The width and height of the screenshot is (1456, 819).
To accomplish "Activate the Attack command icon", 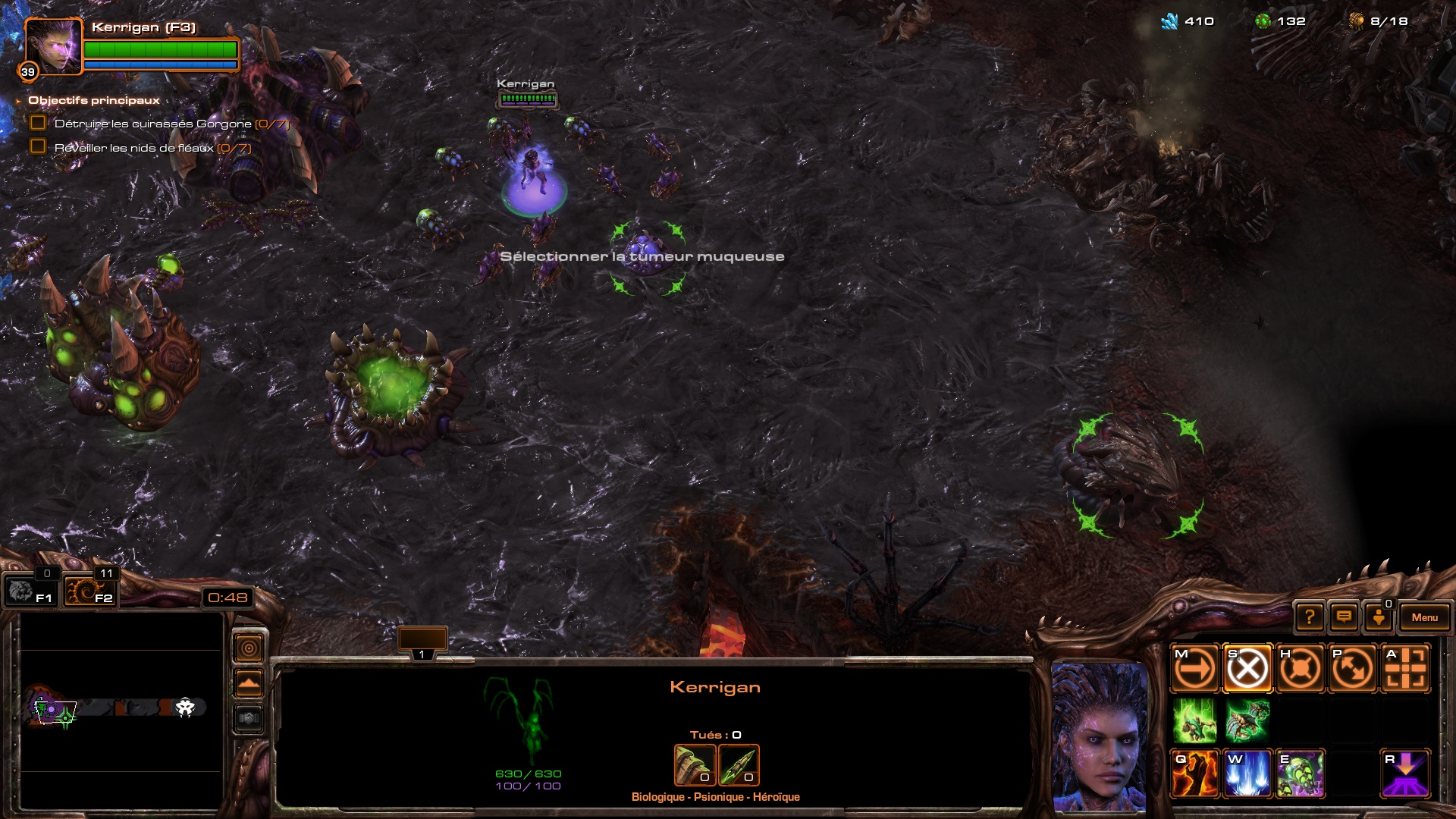I will coord(1405,669).
